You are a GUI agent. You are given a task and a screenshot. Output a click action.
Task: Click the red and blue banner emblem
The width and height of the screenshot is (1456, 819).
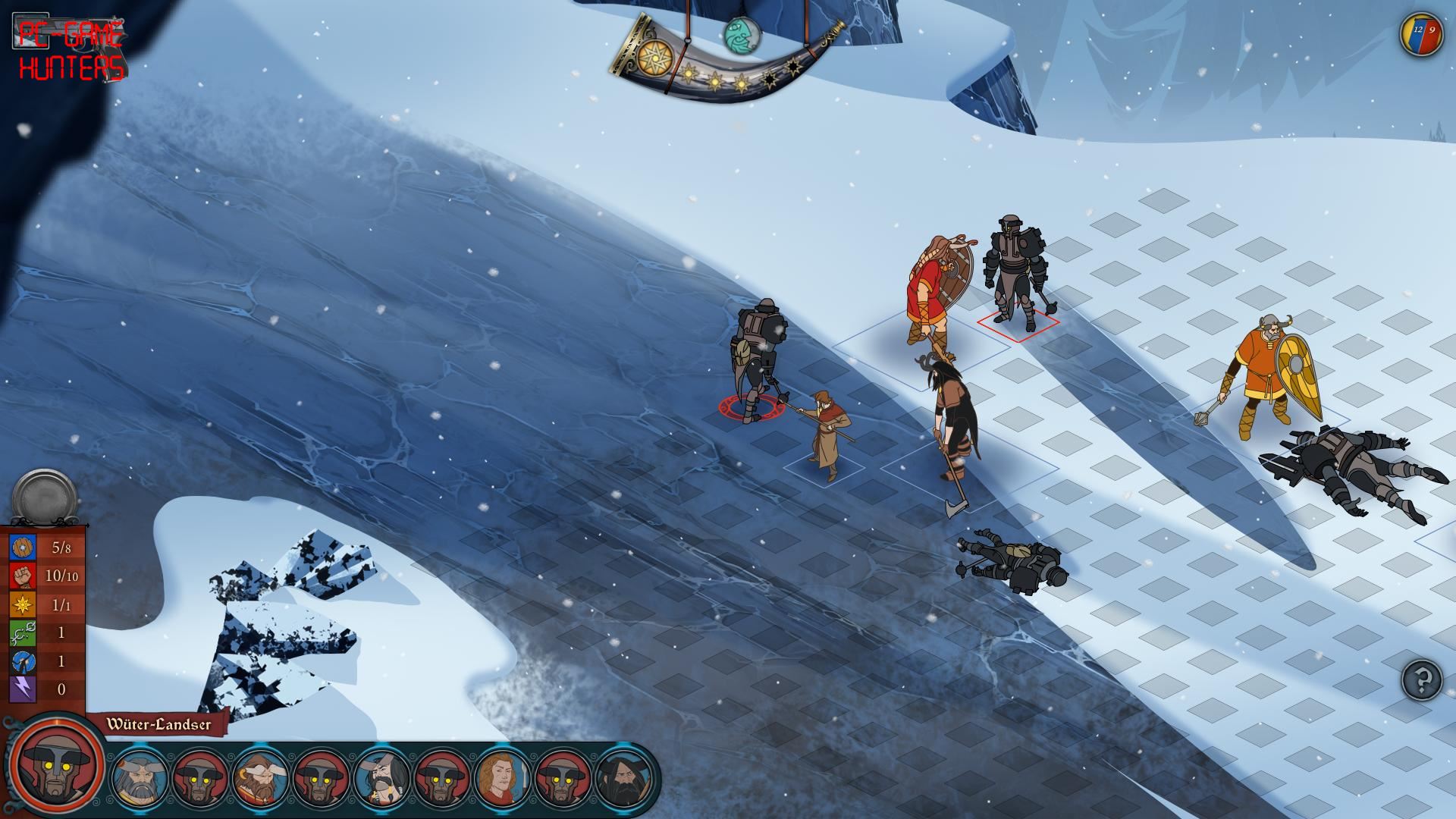pyautogui.click(x=1420, y=34)
